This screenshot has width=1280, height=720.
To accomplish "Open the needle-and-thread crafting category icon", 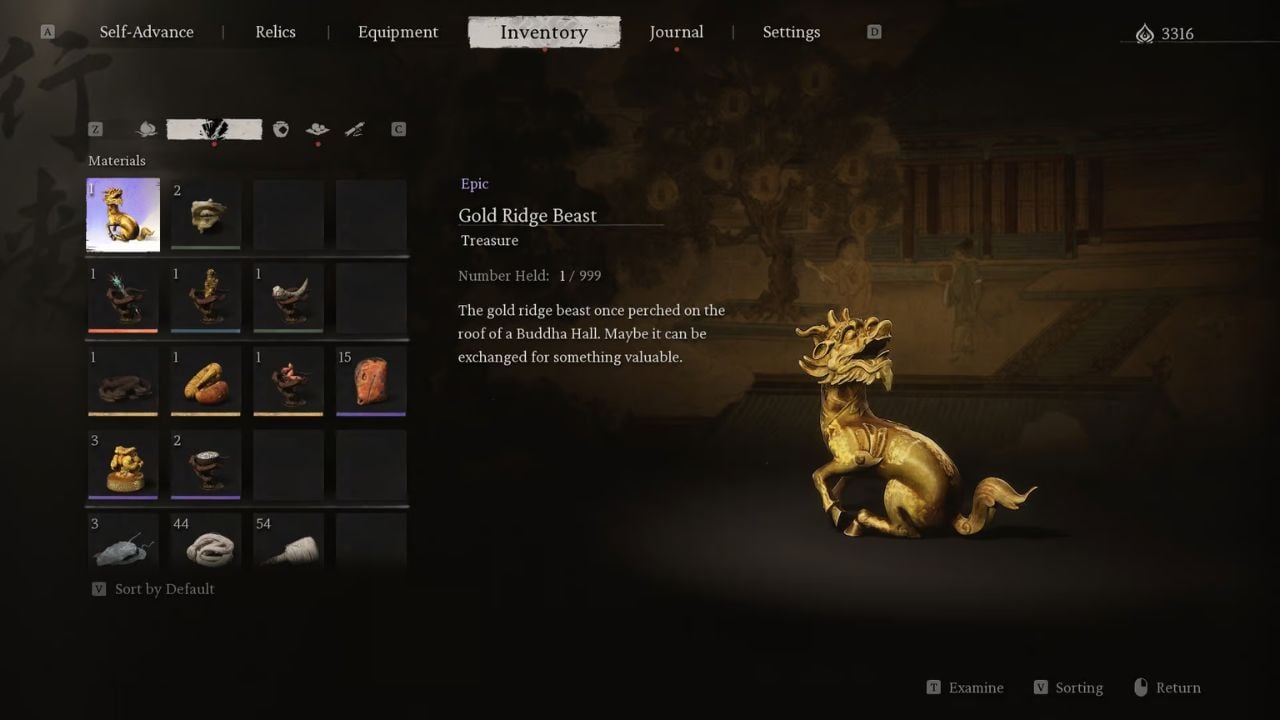I will (x=354, y=129).
